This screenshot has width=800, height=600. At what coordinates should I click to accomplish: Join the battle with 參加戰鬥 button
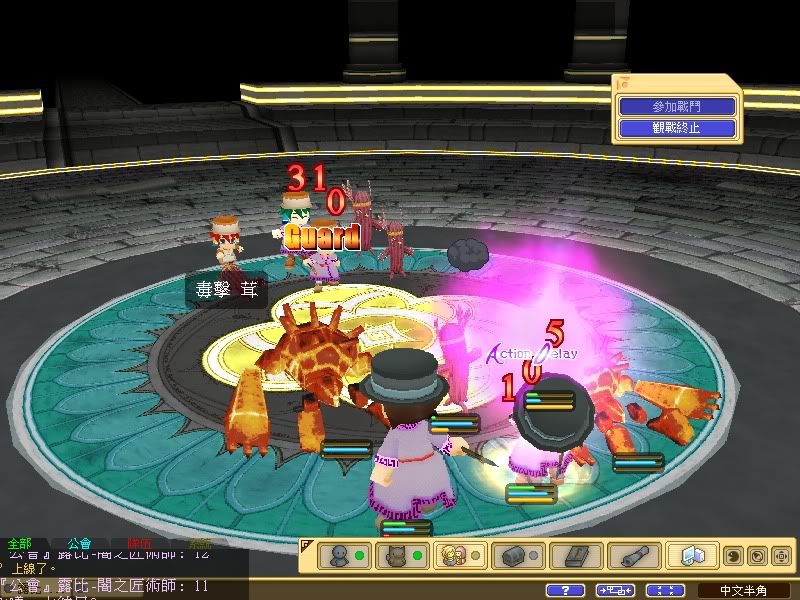tap(677, 106)
